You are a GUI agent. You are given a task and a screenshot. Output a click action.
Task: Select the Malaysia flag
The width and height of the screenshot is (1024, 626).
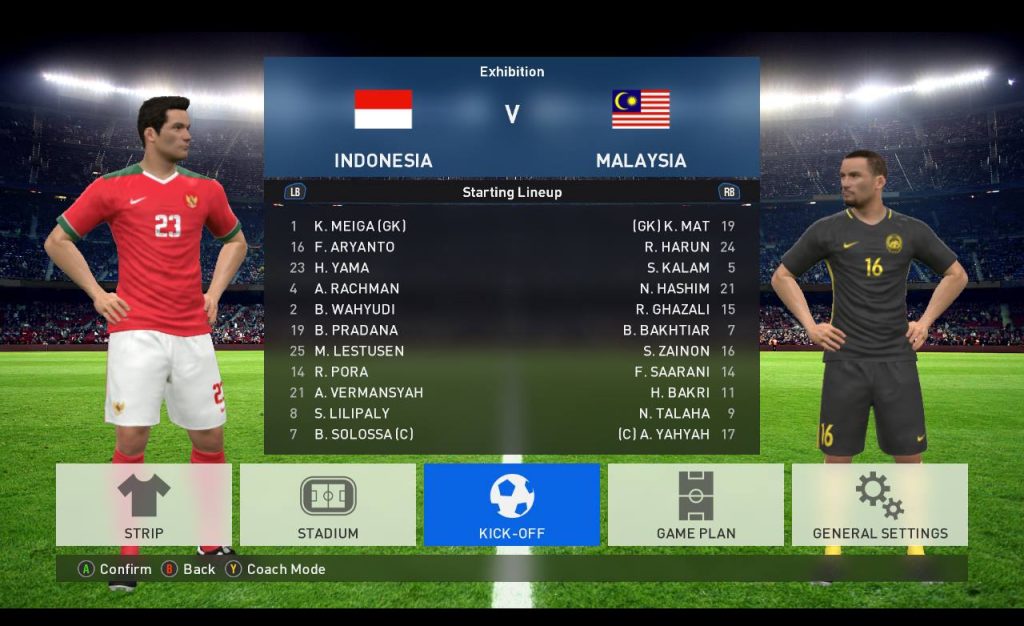[641, 109]
